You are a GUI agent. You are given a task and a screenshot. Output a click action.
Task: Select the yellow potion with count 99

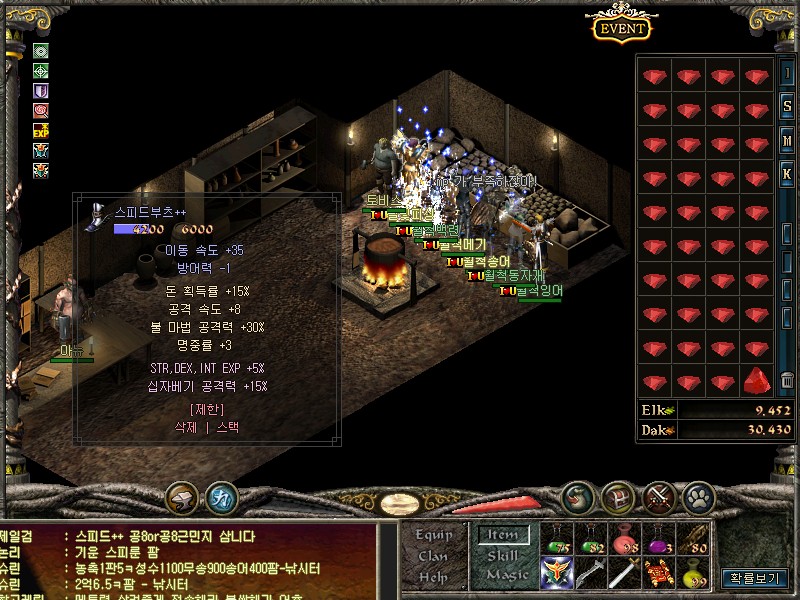[693, 573]
